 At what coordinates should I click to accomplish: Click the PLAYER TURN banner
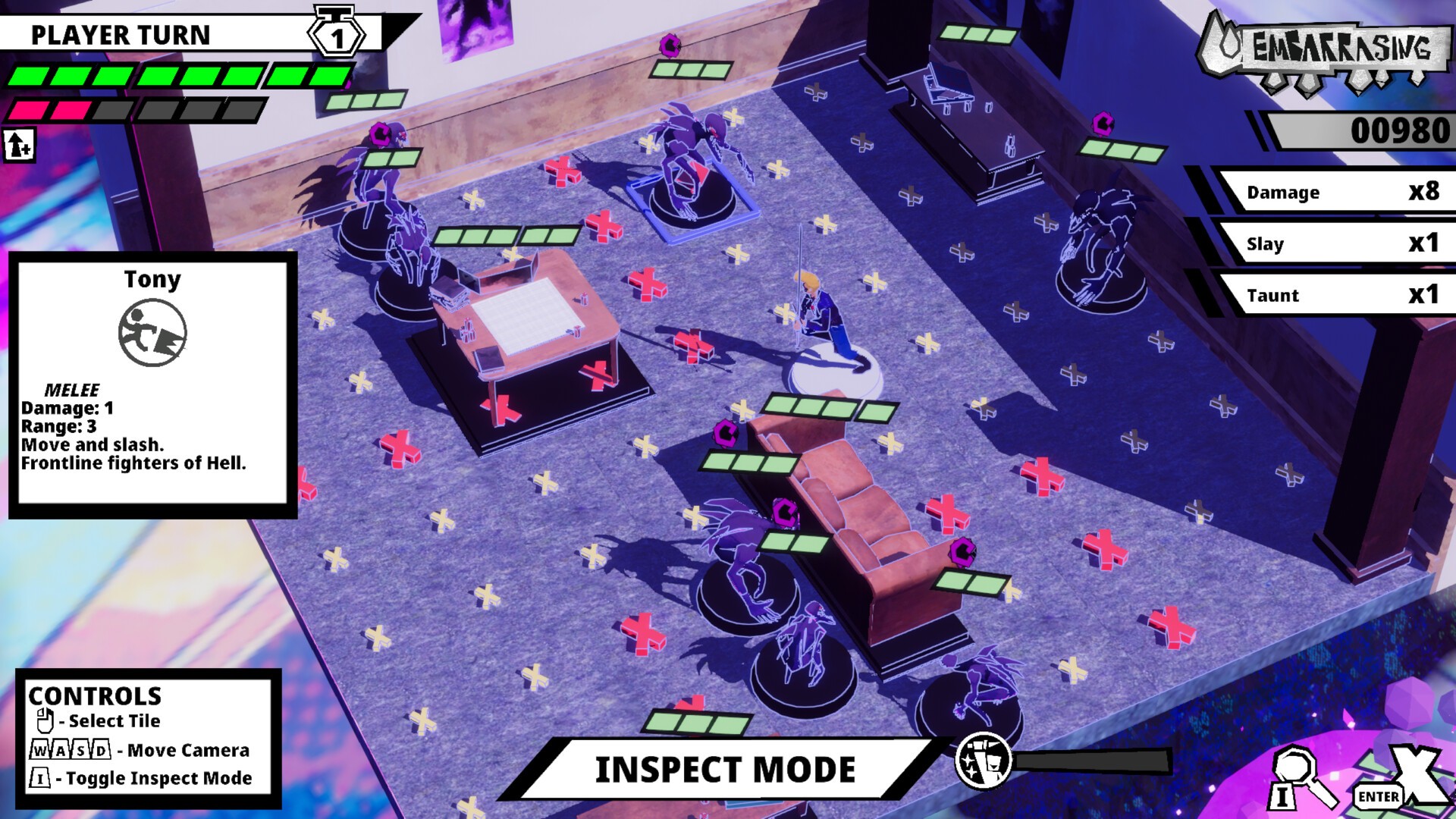[x=121, y=34]
